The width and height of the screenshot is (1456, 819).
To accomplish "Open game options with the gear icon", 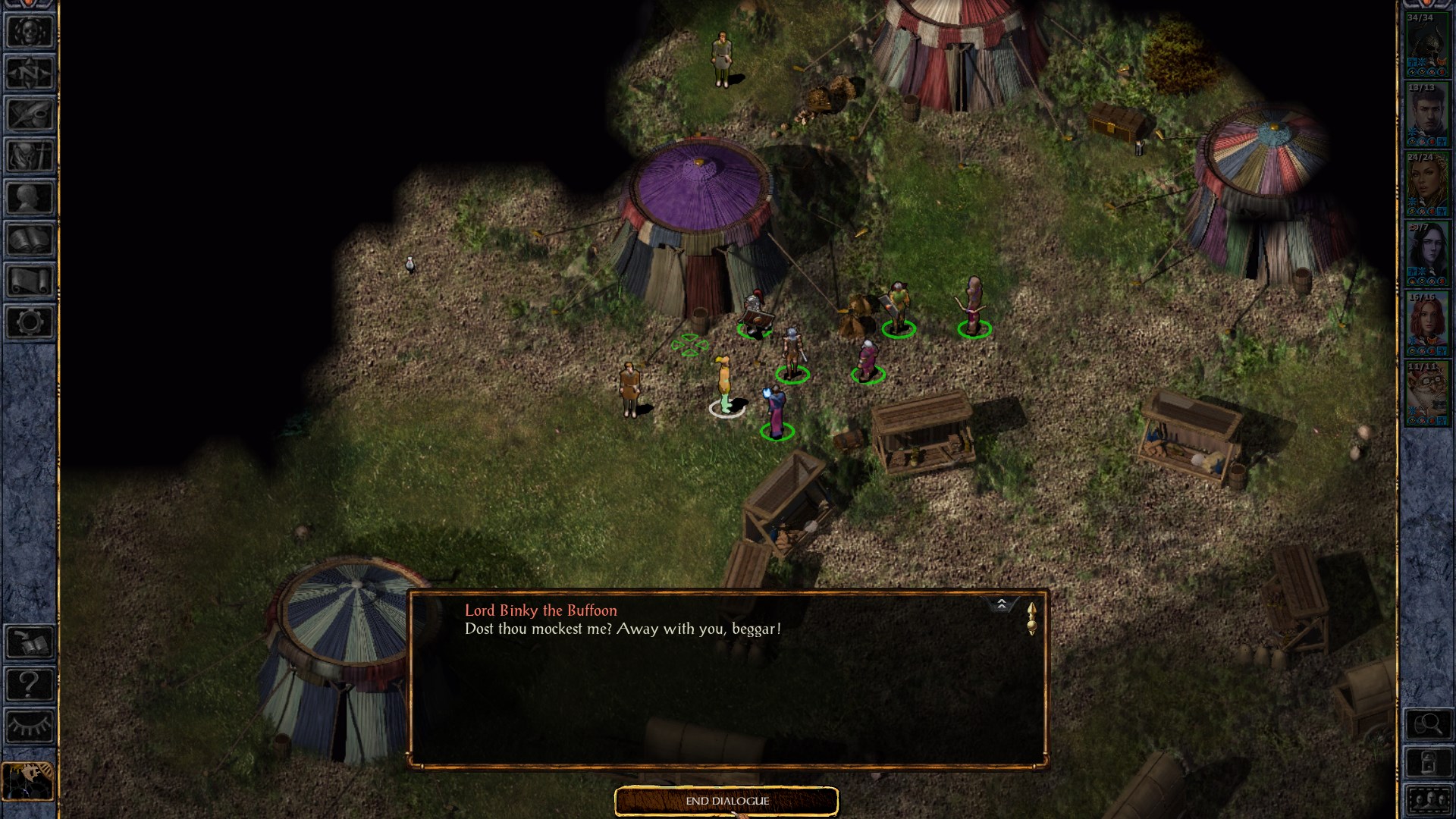I will point(30,323).
